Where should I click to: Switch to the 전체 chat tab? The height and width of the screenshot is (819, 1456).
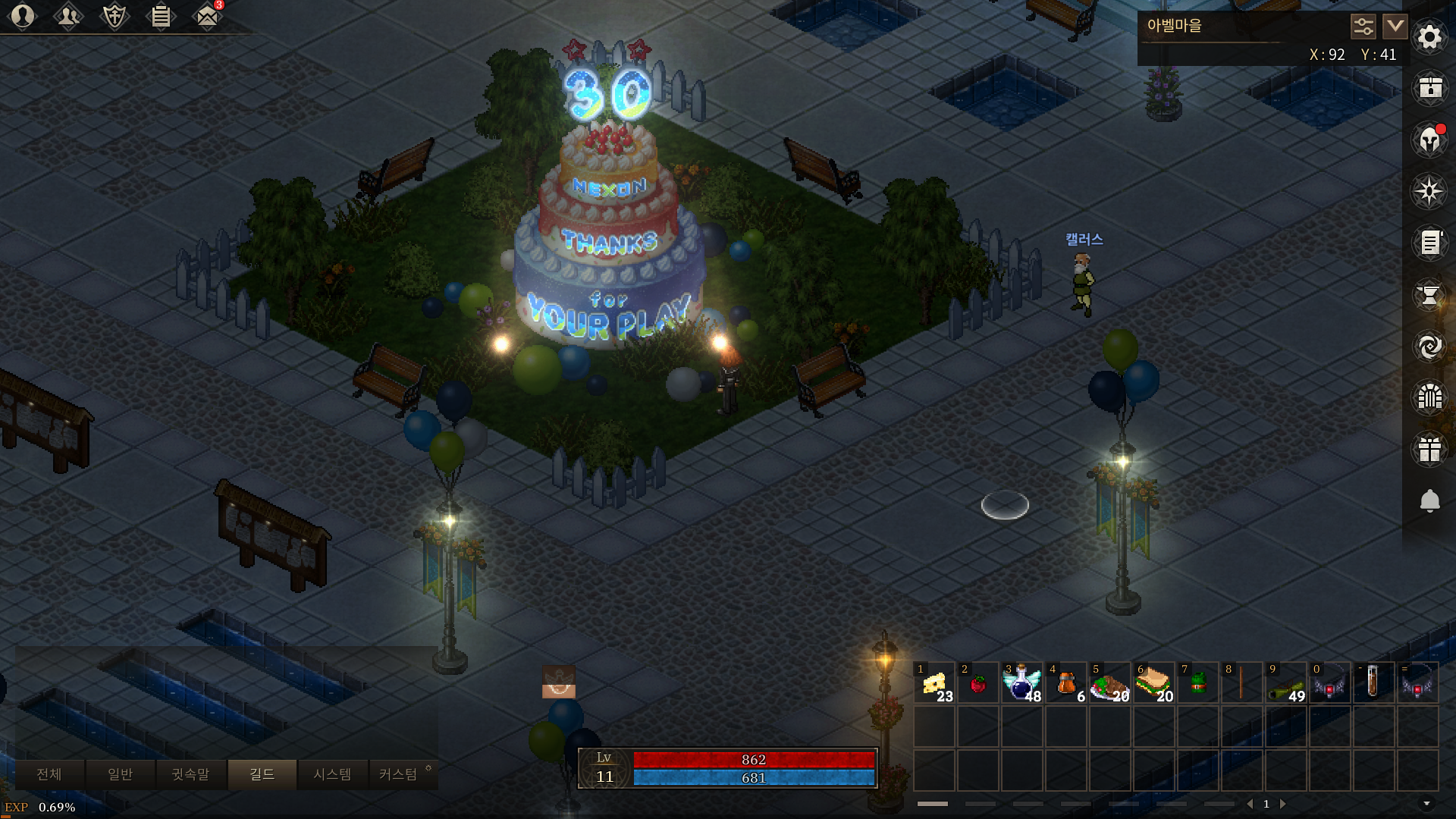point(49,774)
